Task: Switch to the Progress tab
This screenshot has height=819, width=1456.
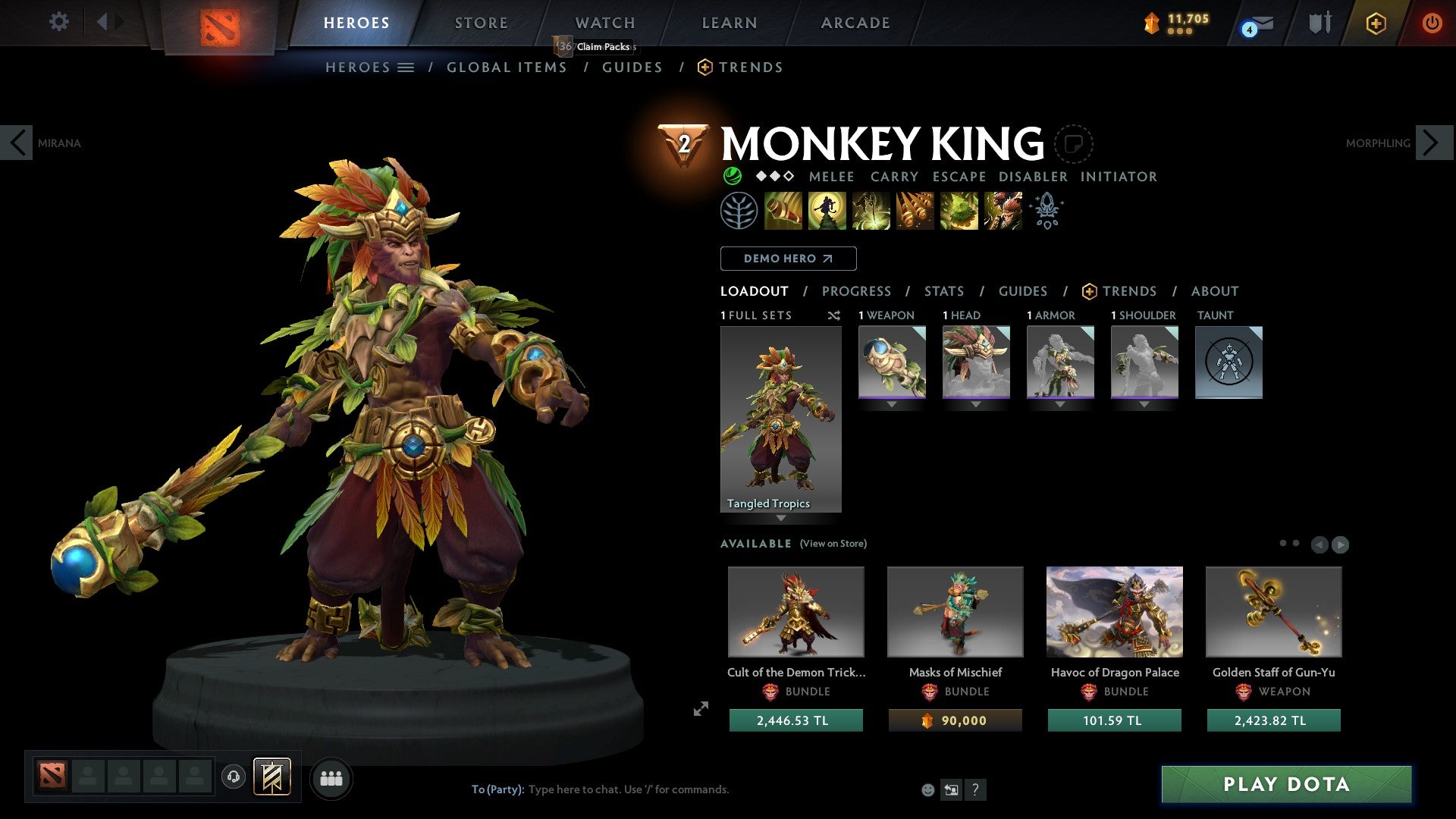Action: 857,290
